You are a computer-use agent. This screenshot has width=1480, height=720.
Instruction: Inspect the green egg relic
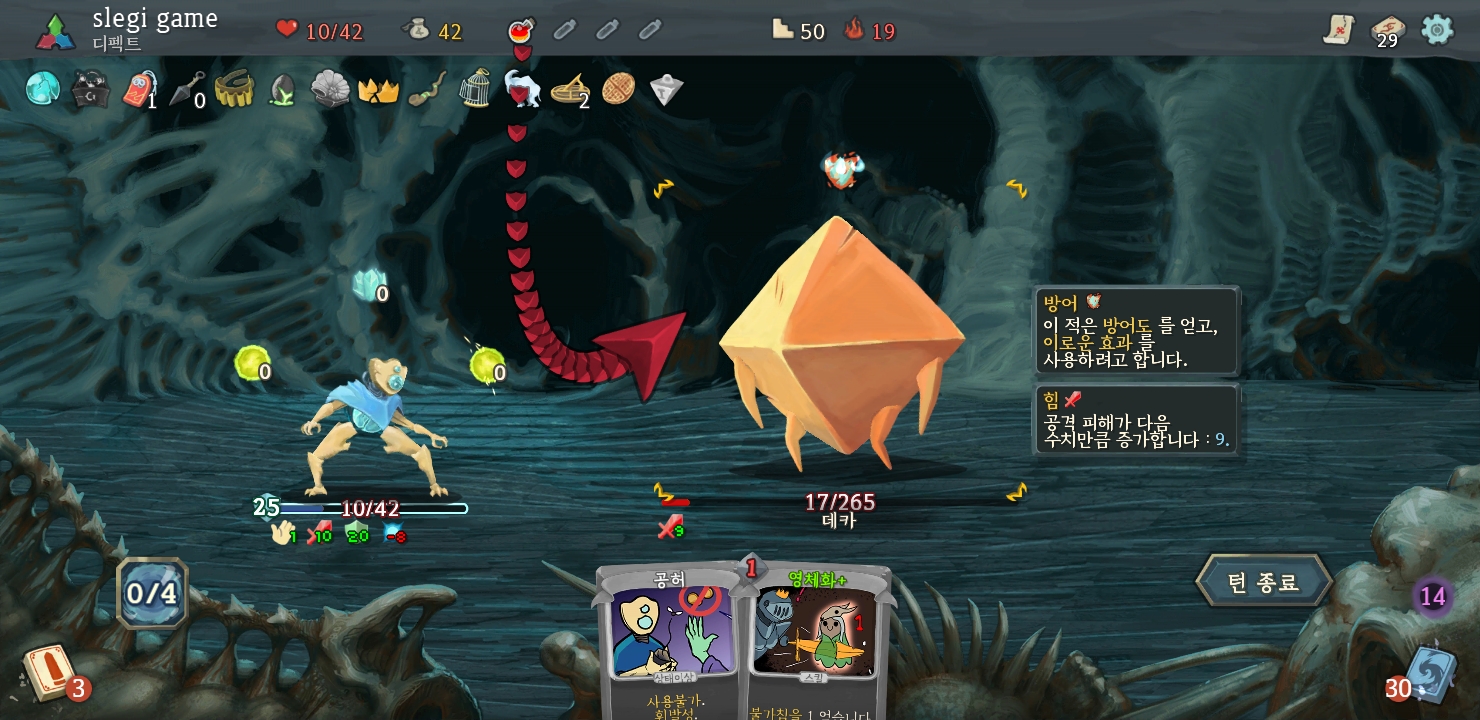283,91
